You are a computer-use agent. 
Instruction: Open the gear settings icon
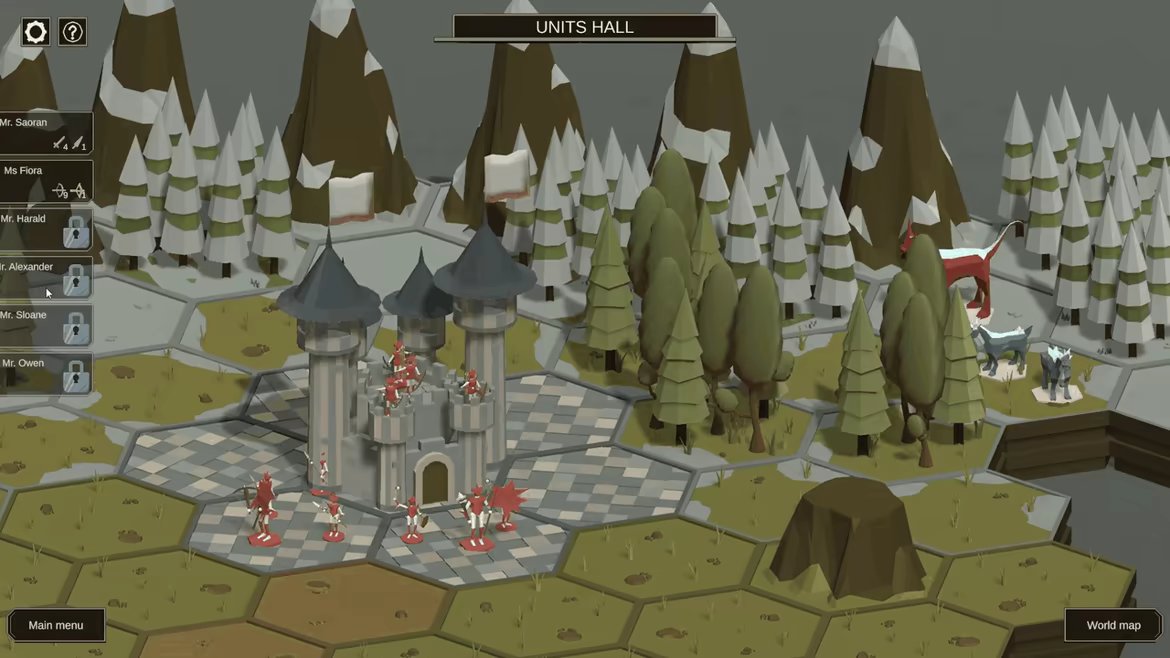click(35, 32)
